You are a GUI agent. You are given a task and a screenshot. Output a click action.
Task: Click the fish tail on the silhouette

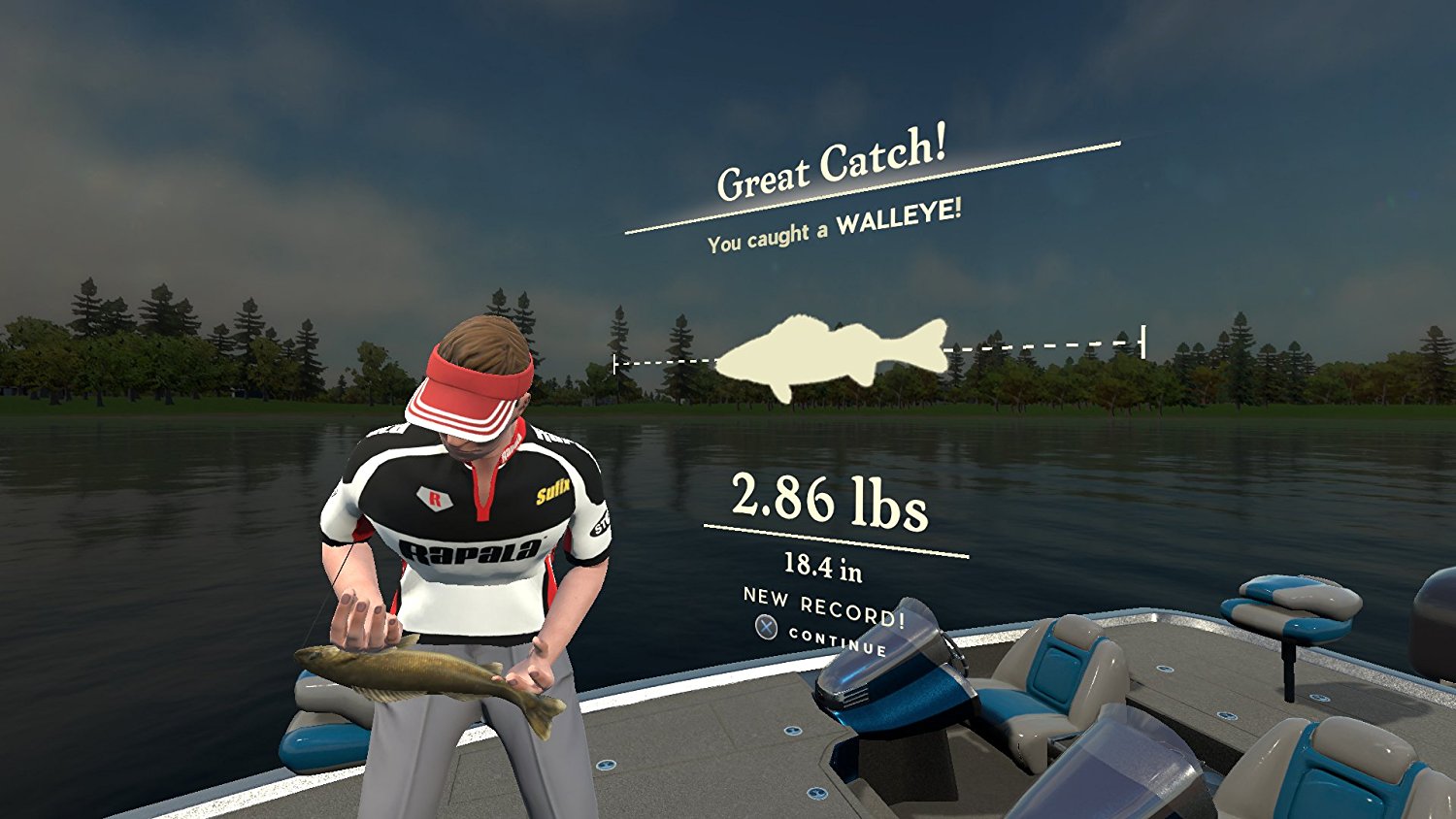pos(936,346)
